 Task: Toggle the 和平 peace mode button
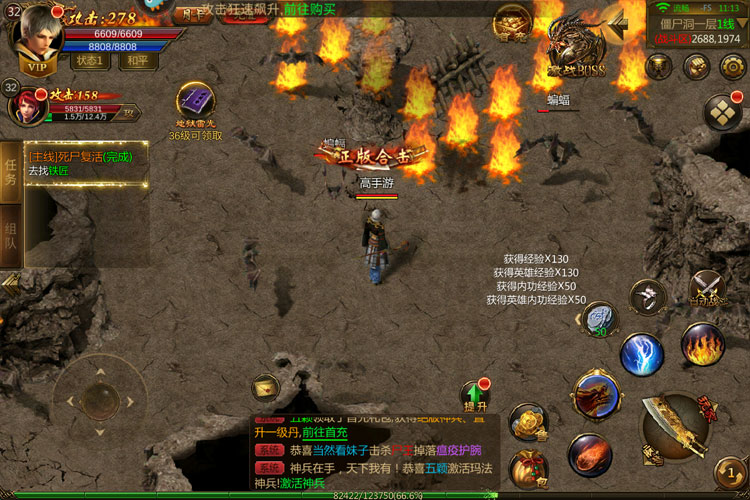[138, 60]
